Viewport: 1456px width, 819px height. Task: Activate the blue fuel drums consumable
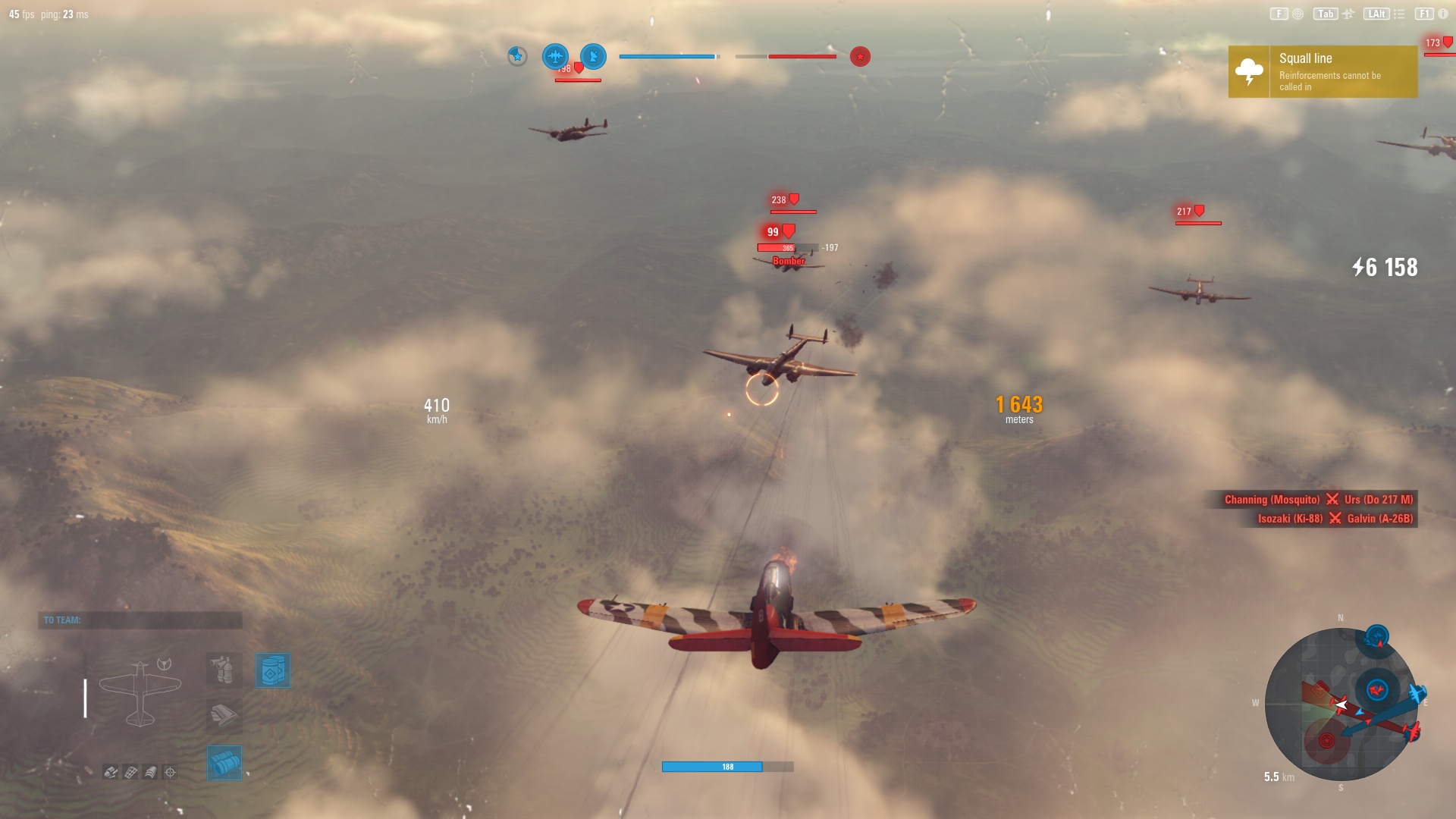273,670
